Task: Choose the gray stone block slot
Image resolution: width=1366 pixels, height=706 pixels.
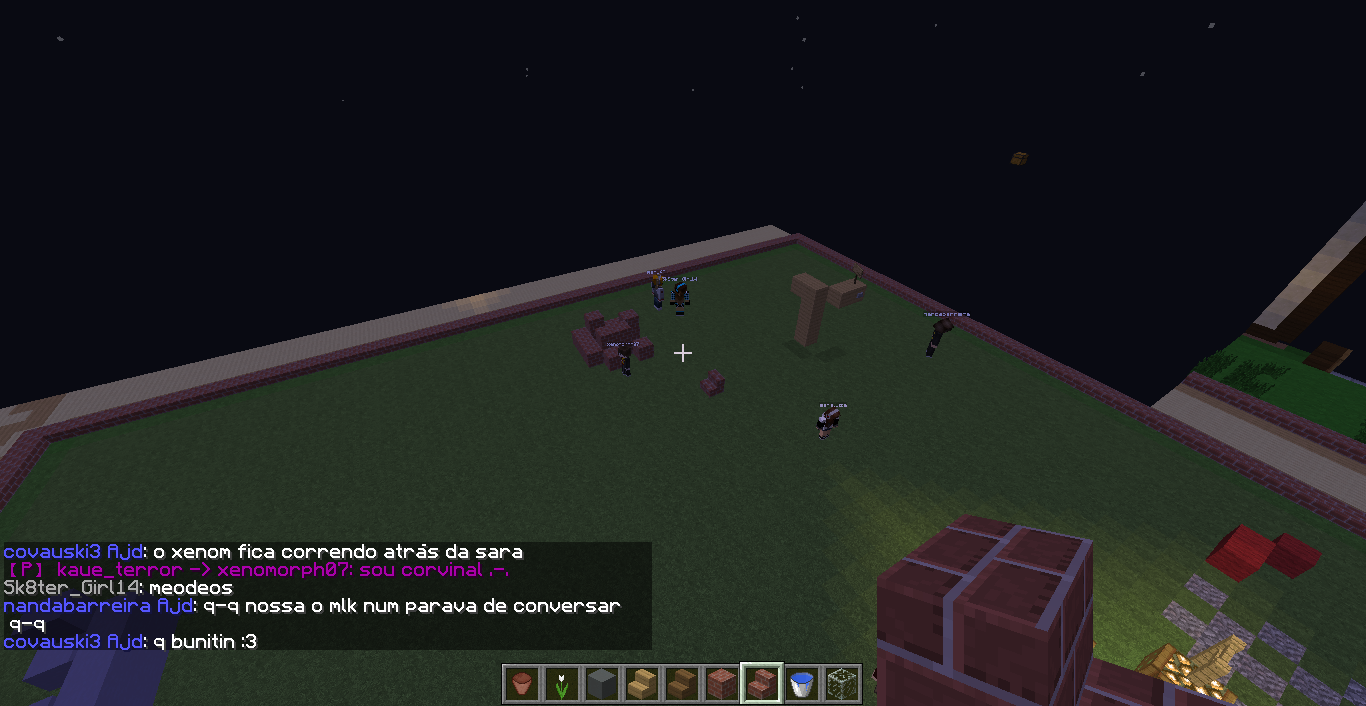Action: tap(601, 684)
